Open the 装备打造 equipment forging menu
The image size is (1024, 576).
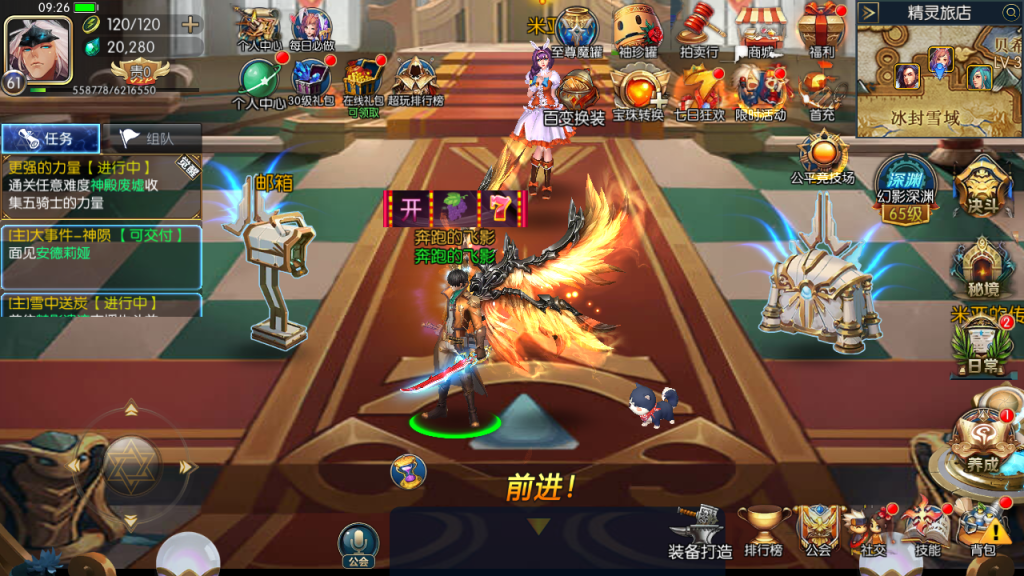pyautogui.click(x=700, y=529)
